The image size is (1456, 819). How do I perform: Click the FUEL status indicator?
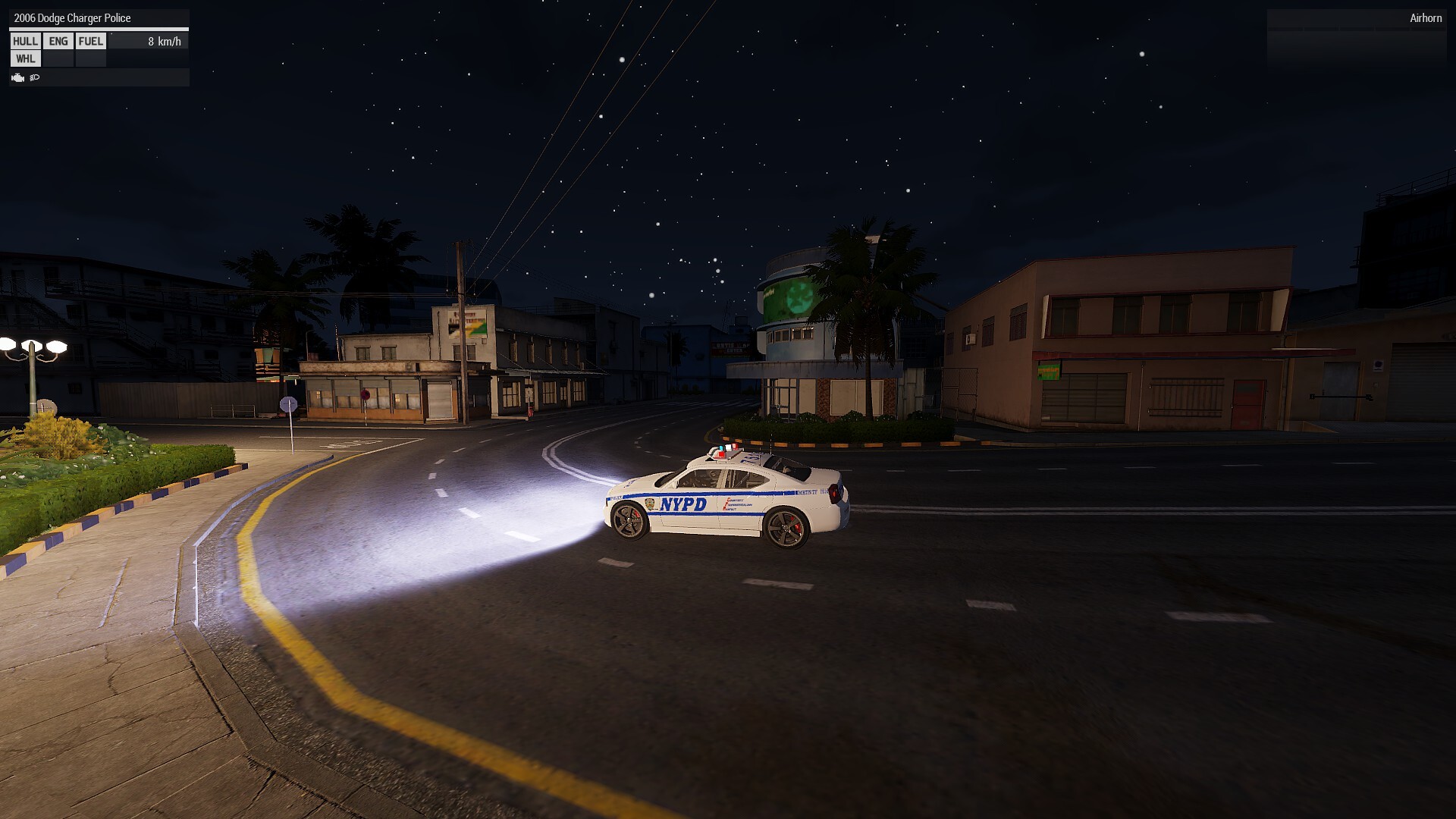[x=91, y=42]
